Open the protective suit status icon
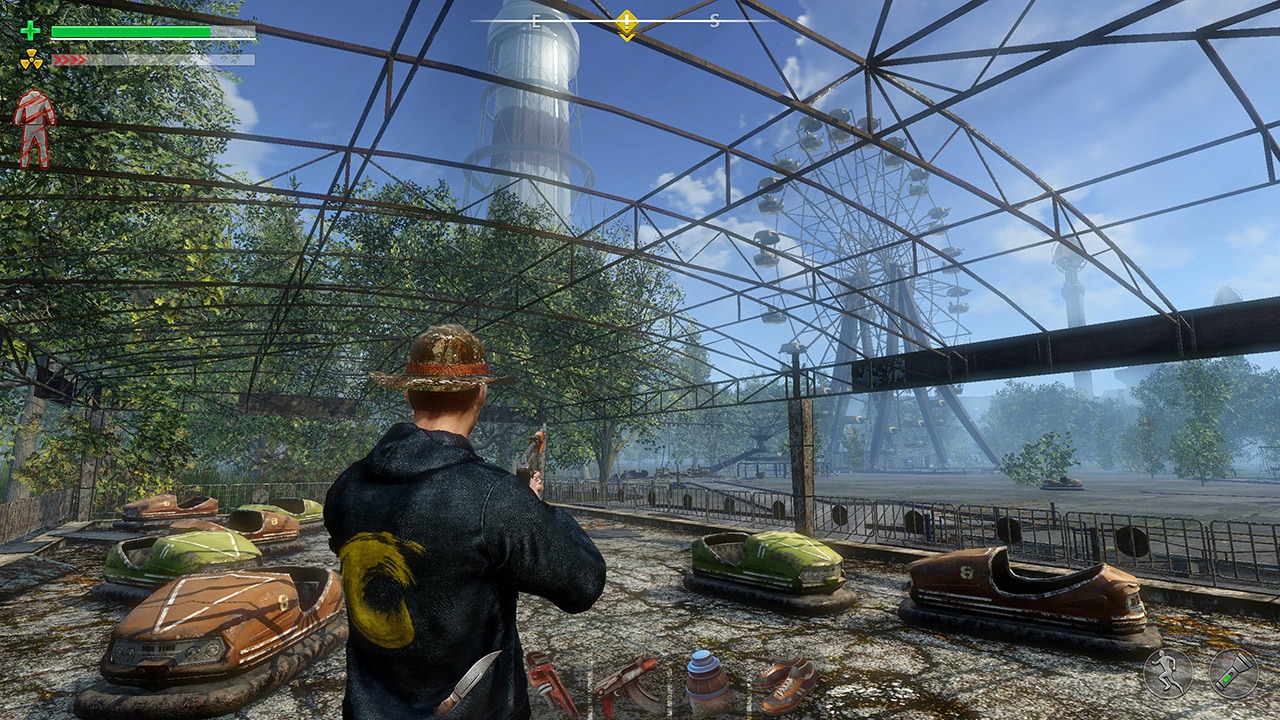 pos(35,128)
